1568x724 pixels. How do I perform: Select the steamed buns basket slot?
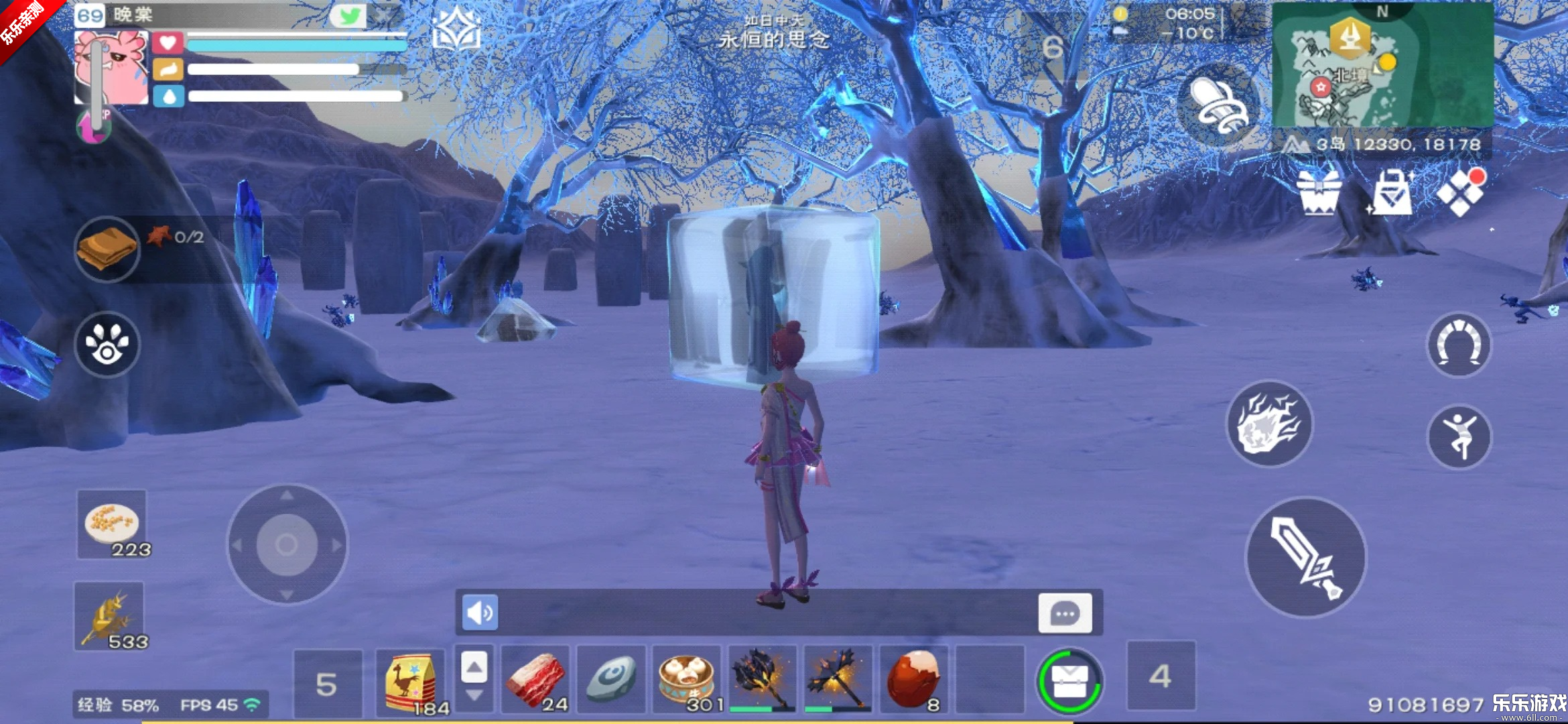[x=687, y=680]
